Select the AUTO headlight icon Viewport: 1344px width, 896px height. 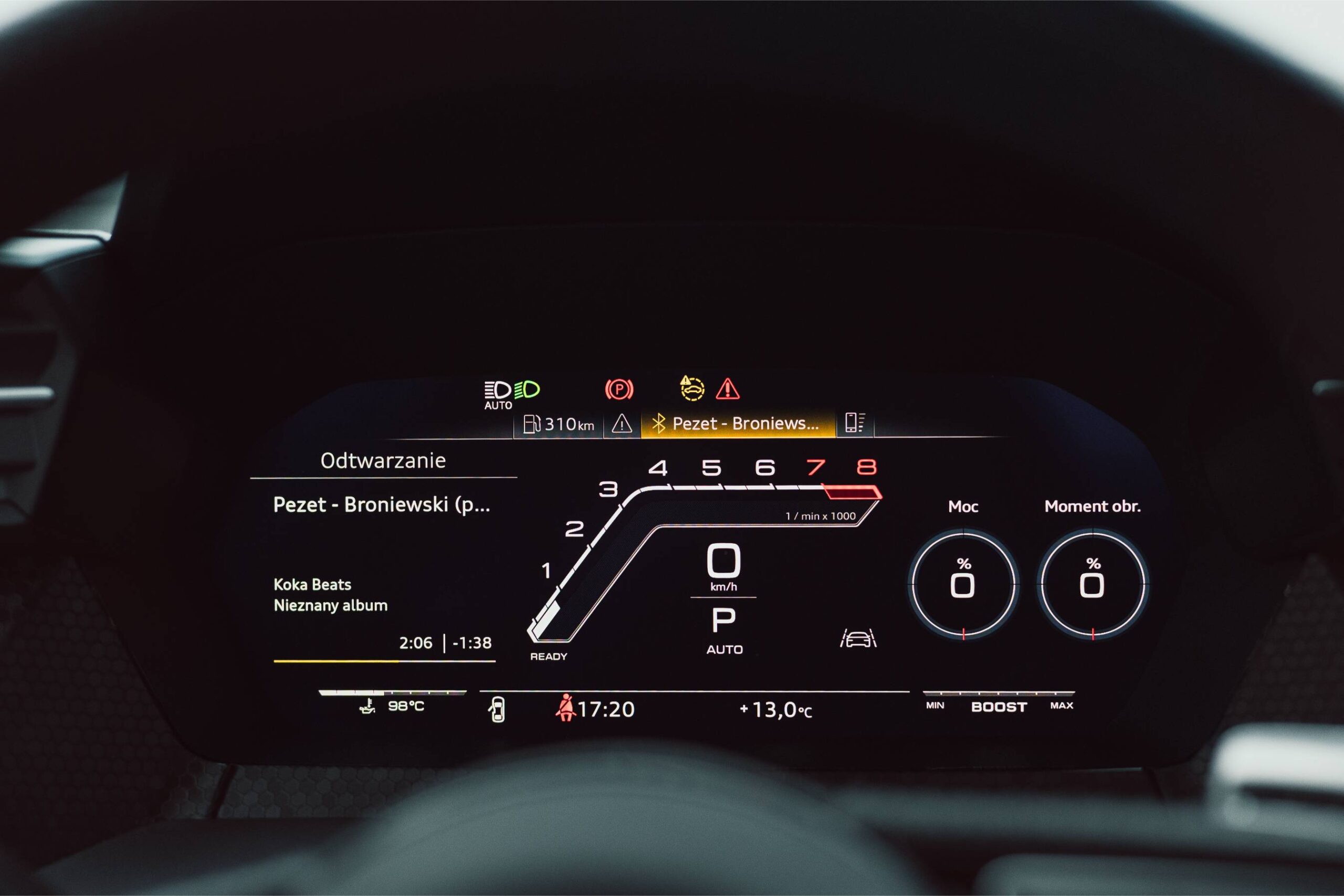click(x=498, y=394)
